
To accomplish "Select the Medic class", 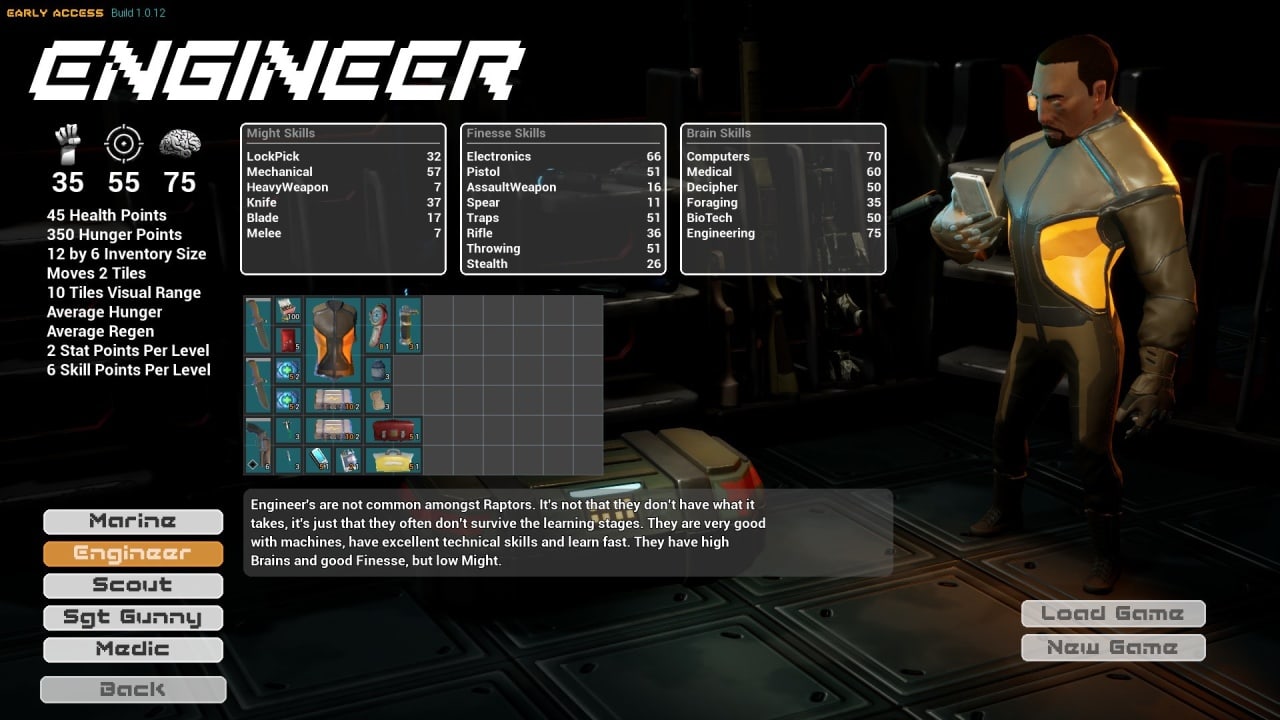I will point(133,649).
